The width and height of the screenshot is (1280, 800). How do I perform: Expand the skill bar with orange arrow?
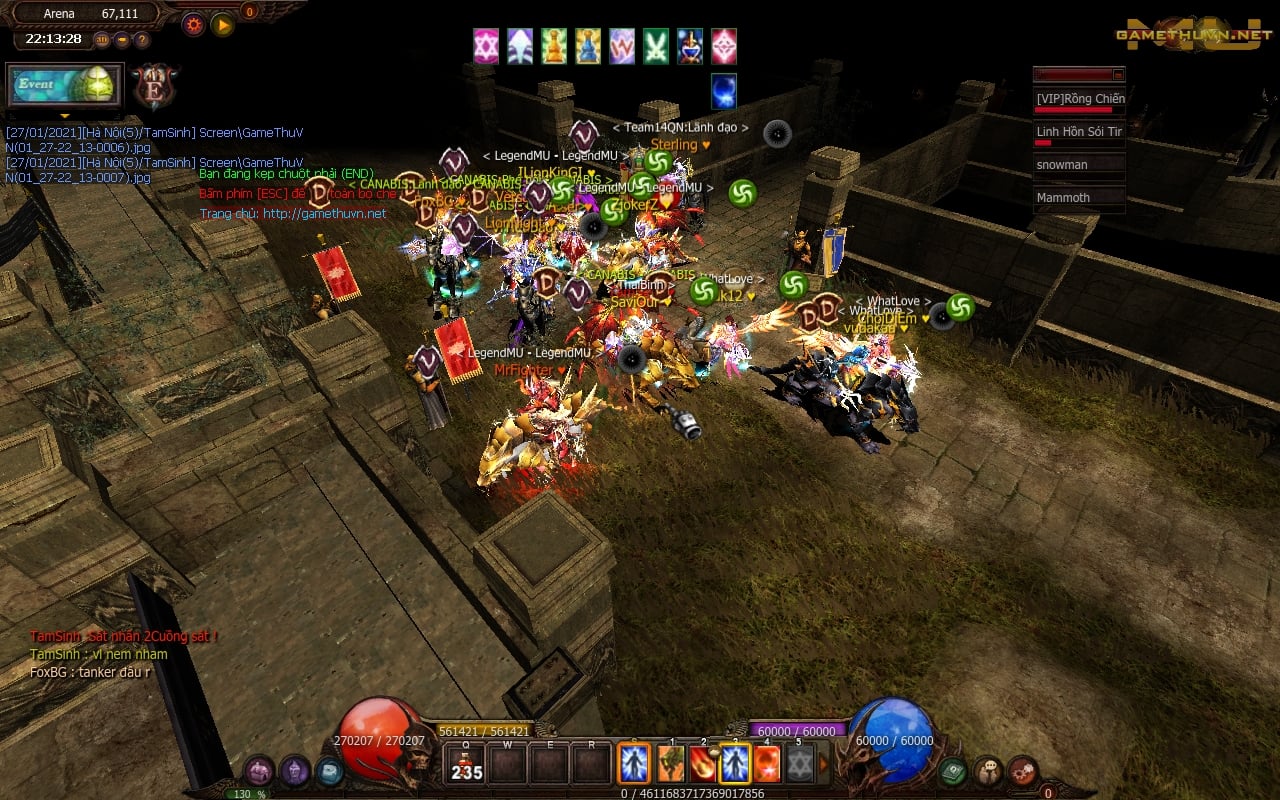click(824, 765)
